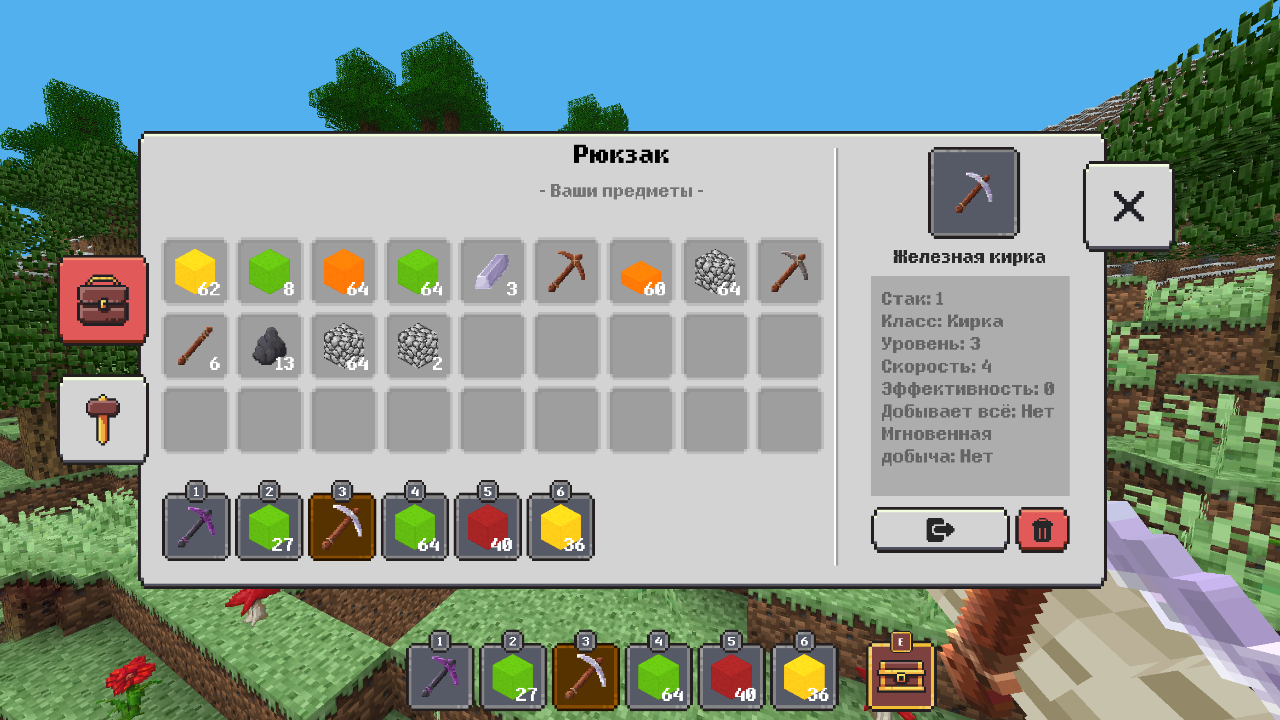Viewport: 1280px width, 720px height.
Task: Select the stick stack of 6
Action: click(196, 345)
